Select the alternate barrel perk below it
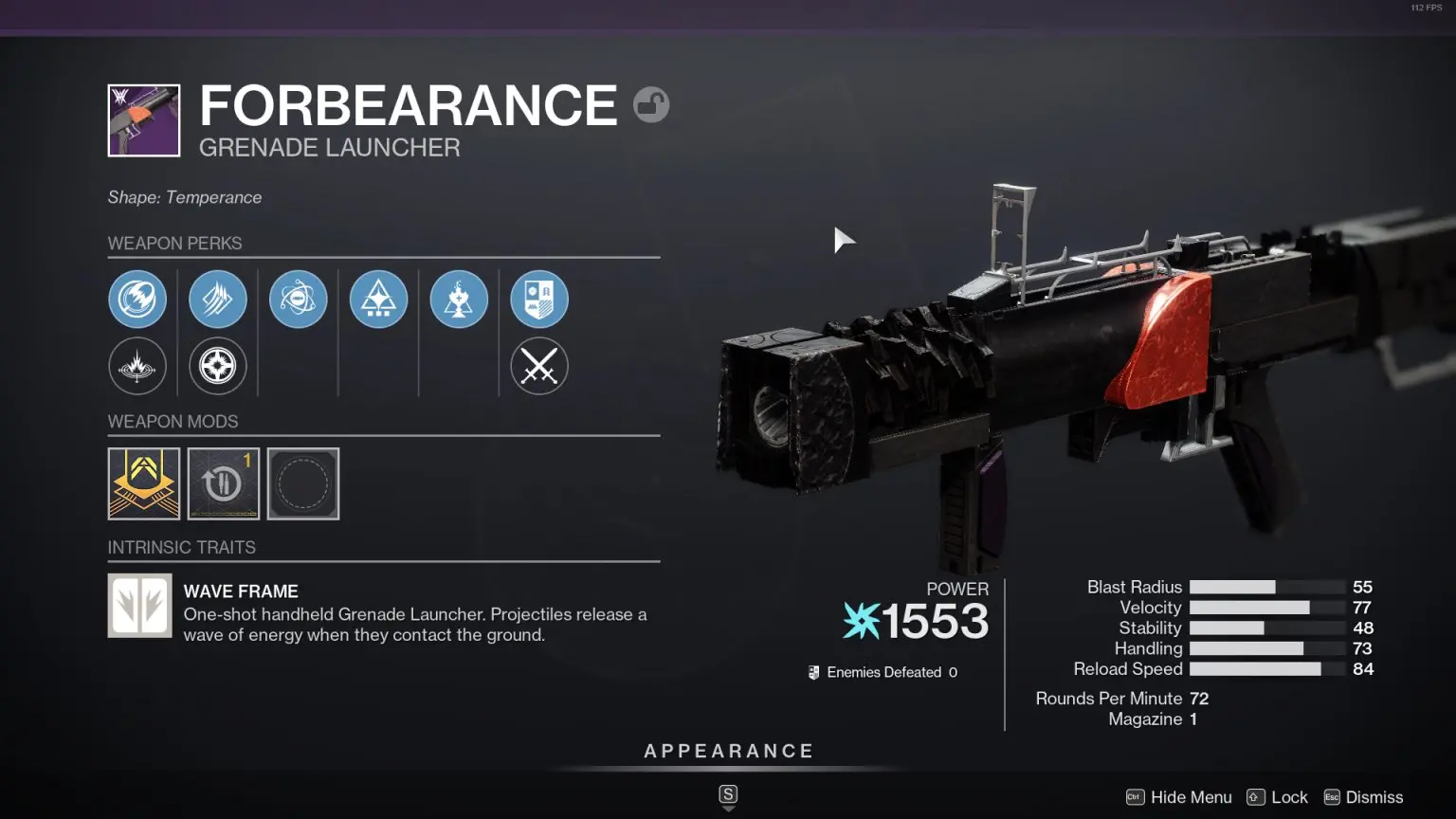This screenshot has height=819, width=1456. (x=137, y=367)
